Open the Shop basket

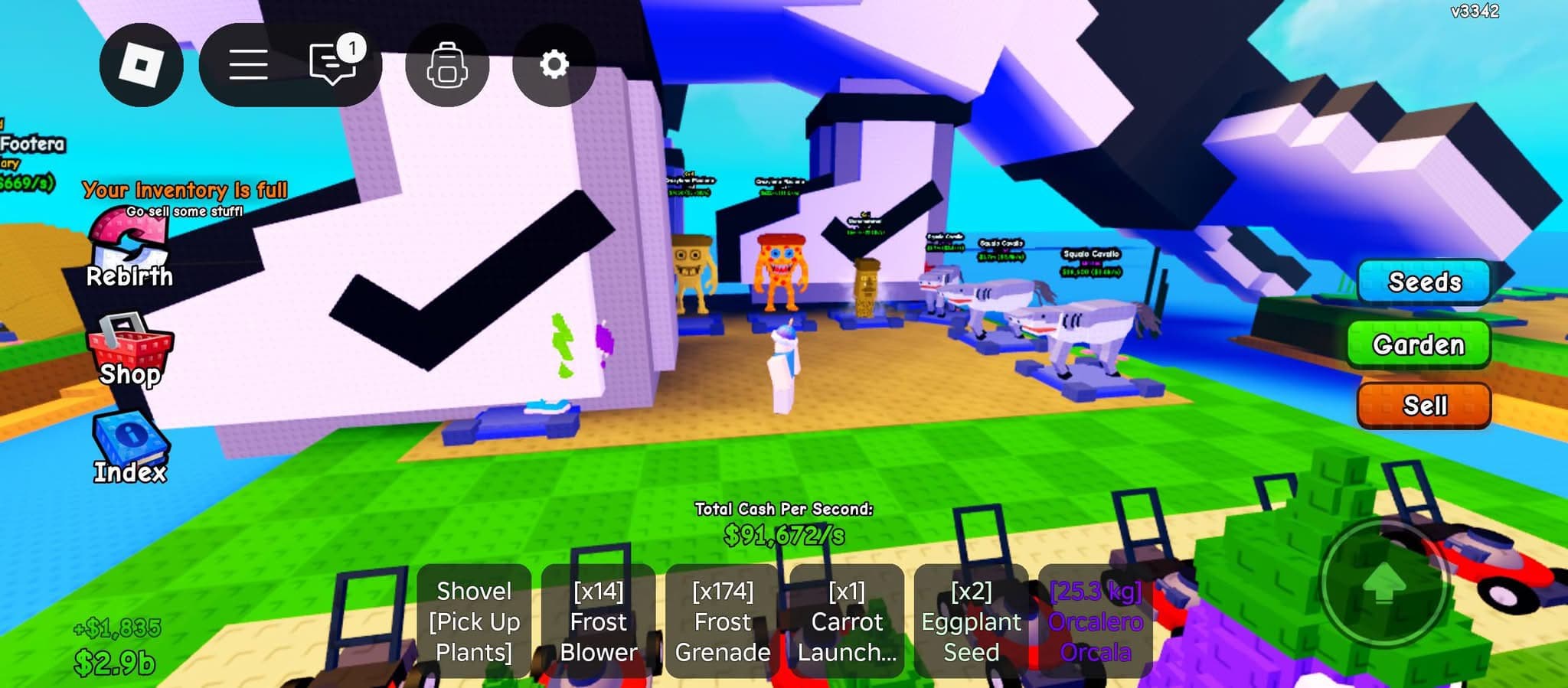(x=130, y=351)
